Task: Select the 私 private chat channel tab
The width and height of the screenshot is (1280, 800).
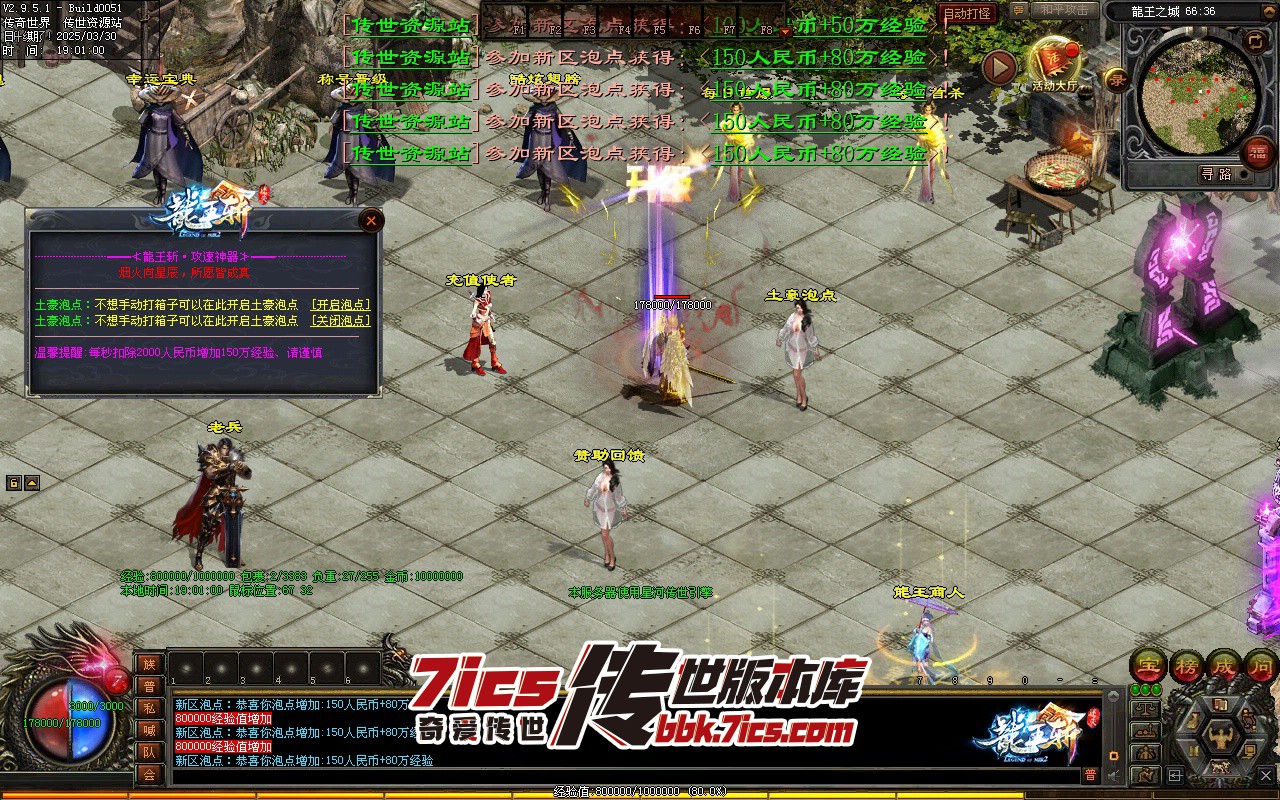Action: click(x=149, y=708)
